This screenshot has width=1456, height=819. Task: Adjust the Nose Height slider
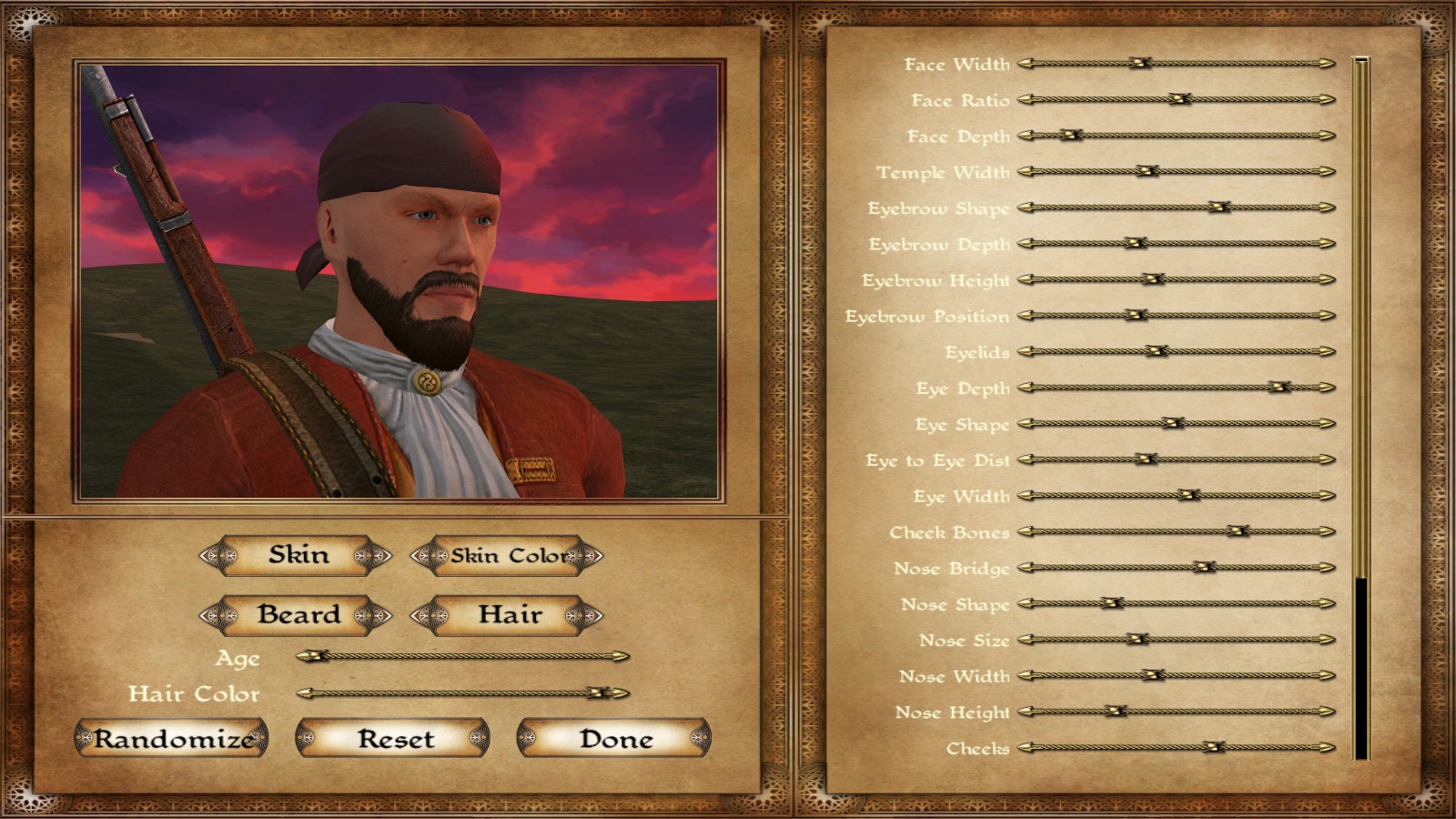point(1176,712)
